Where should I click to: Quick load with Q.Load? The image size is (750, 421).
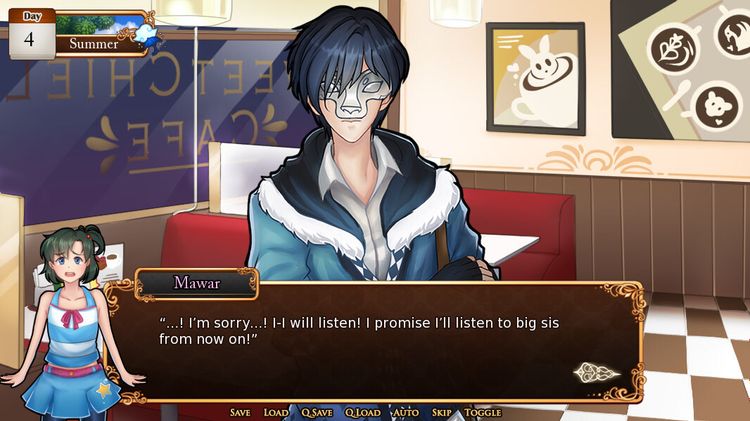[363, 412]
